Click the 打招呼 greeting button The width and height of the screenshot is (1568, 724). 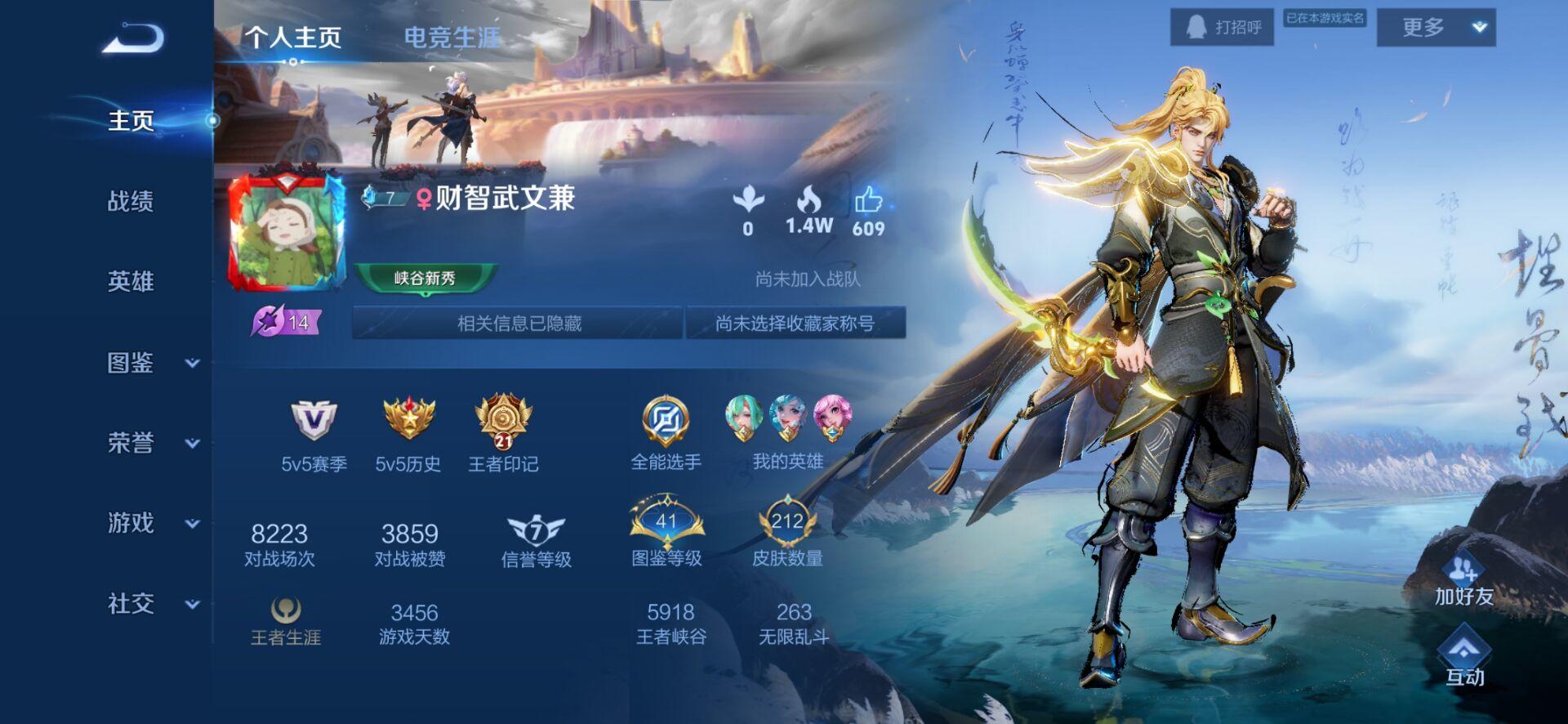click(x=1223, y=25)
